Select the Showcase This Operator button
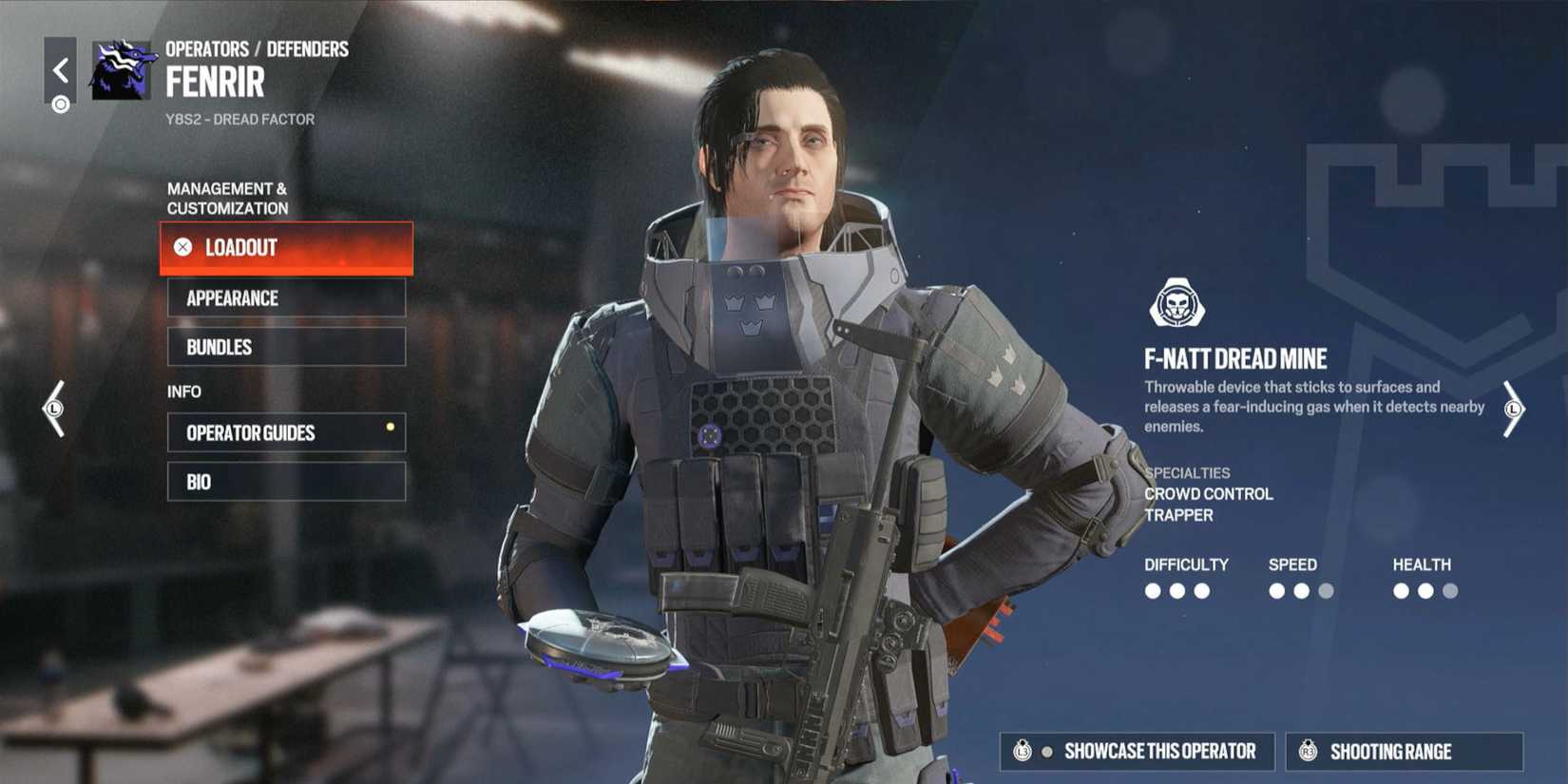1568x784 pixels. (x=1137, y=751)
